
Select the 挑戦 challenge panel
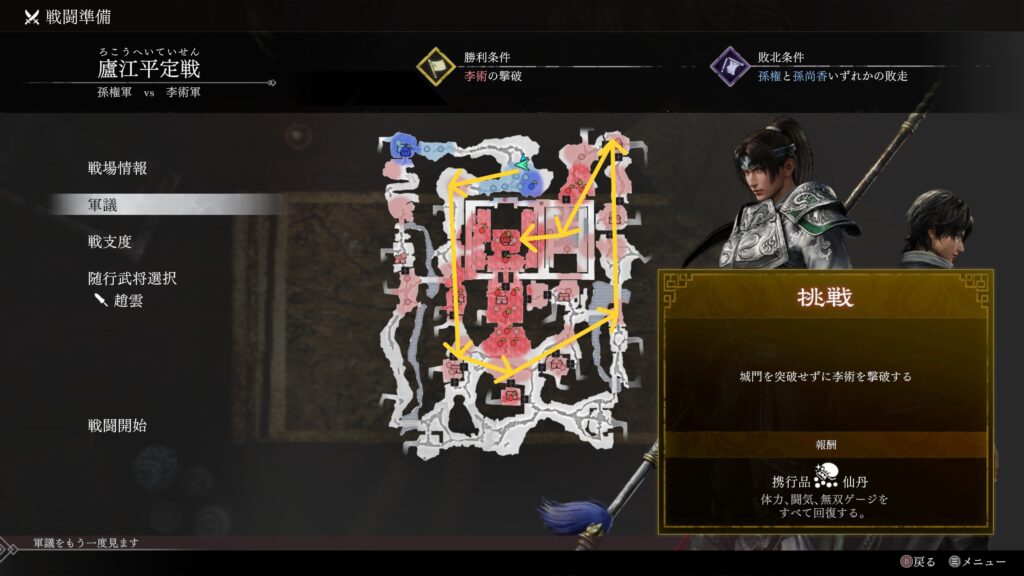825,296
